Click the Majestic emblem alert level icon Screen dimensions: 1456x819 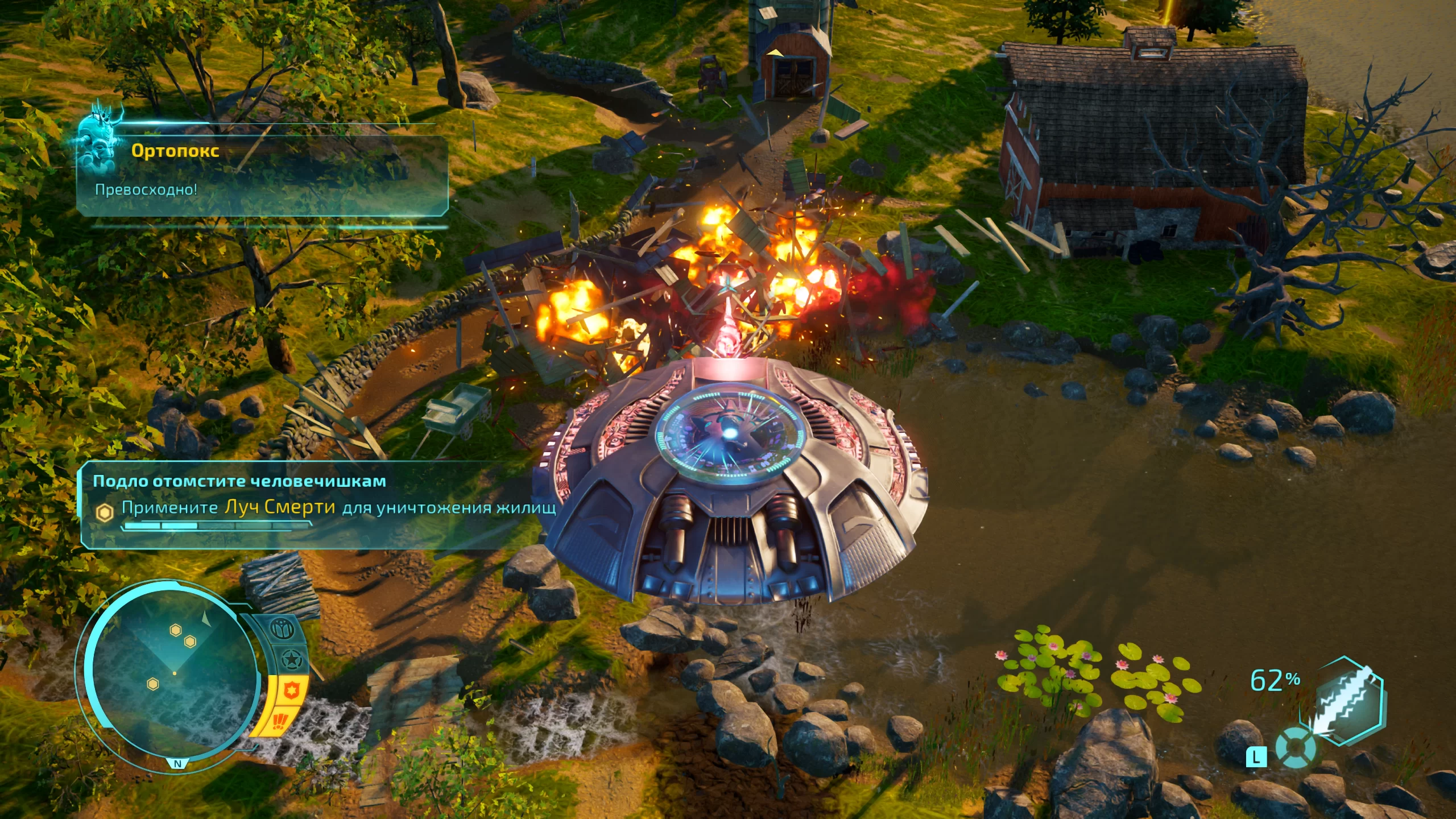click(282, 629)
